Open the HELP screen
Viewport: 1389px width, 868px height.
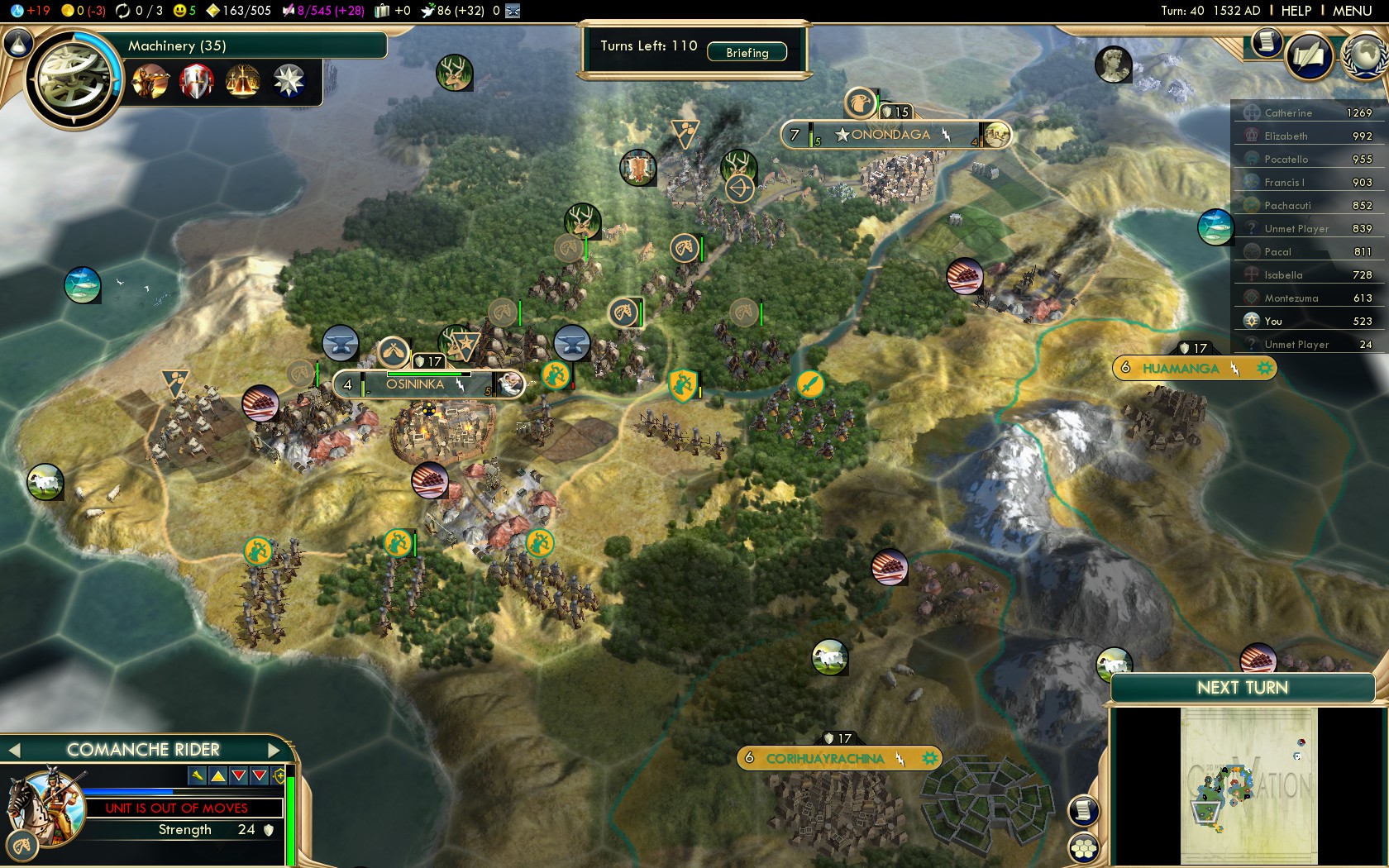tap(1296, 11)
